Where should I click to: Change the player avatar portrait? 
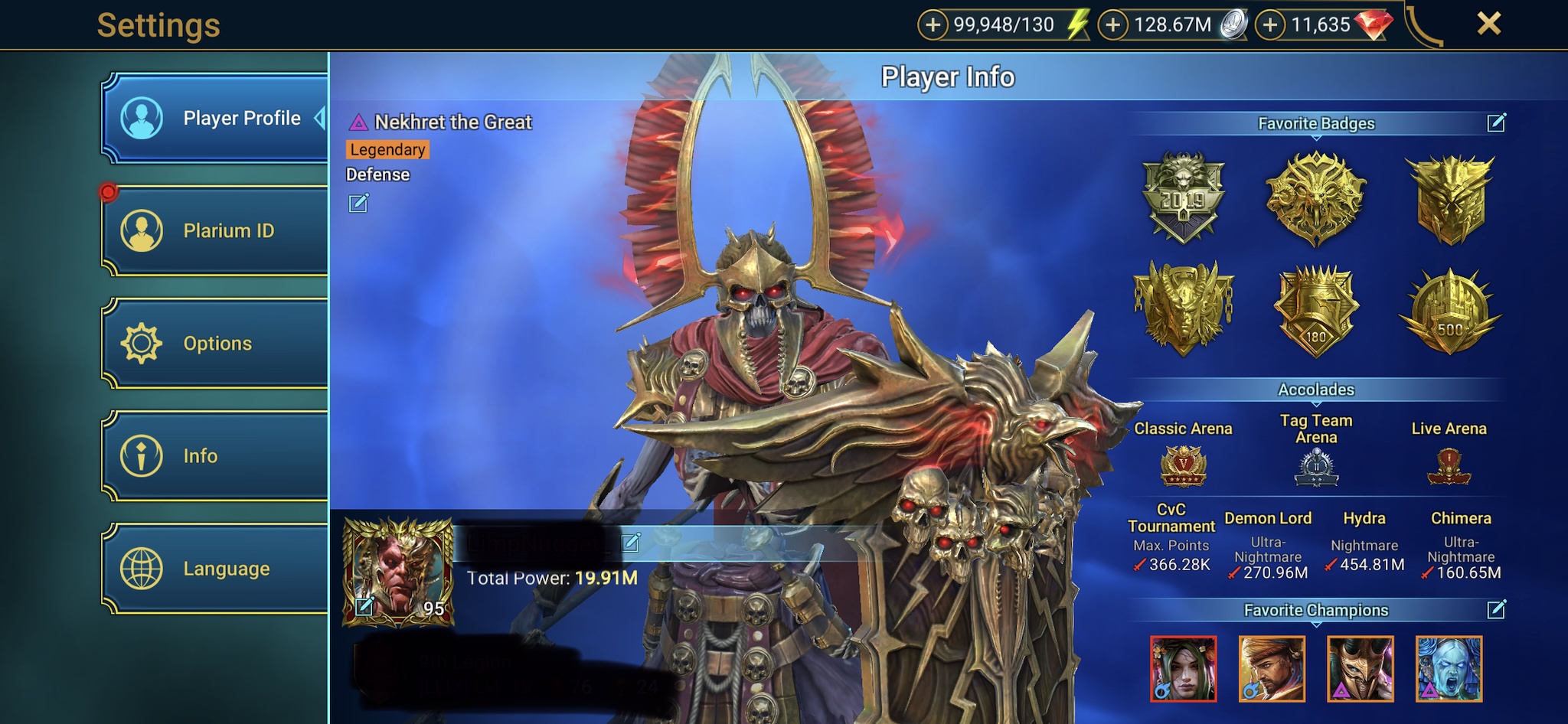click(365, 607)
